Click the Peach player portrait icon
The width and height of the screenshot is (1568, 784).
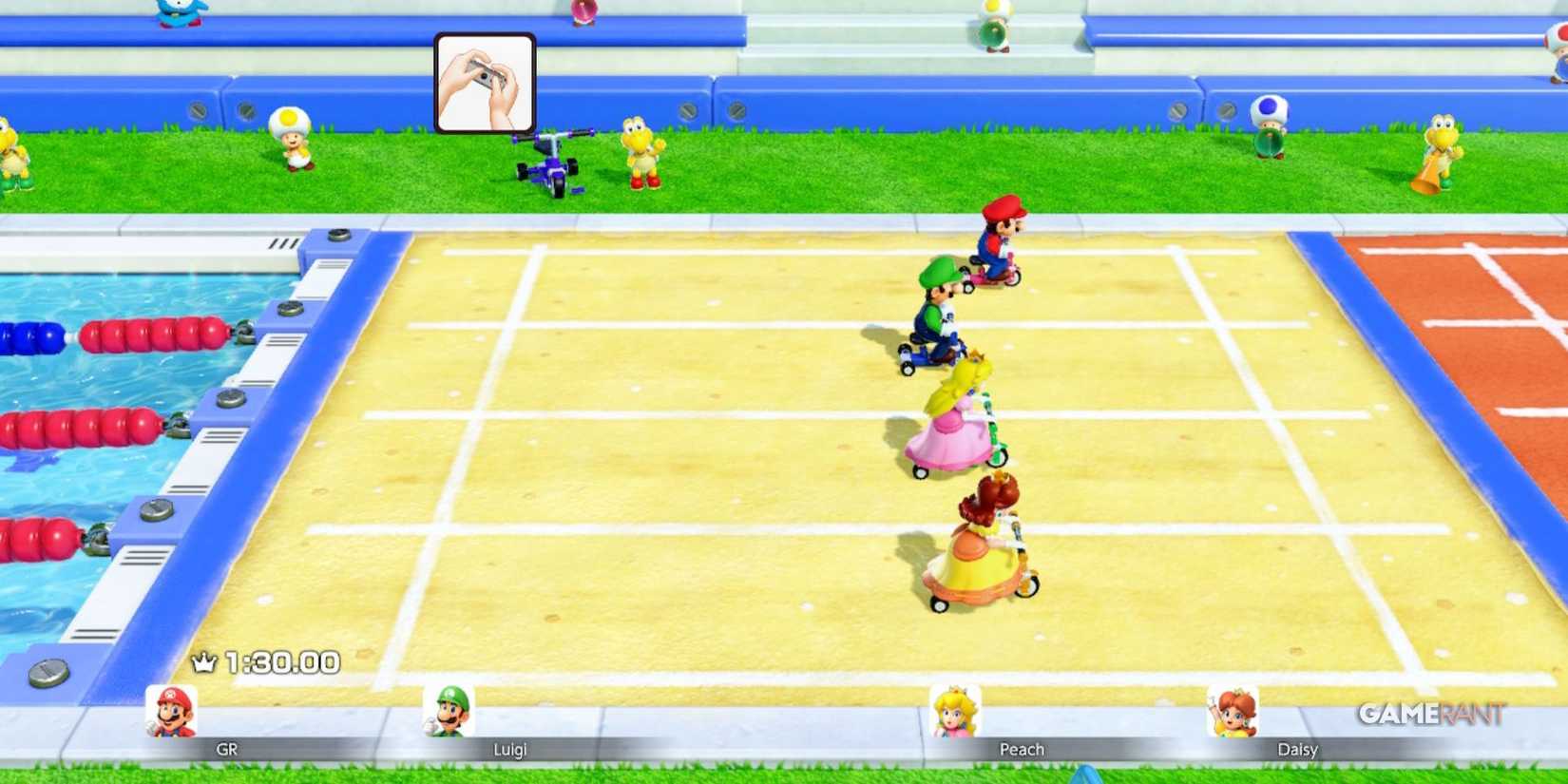957,711
